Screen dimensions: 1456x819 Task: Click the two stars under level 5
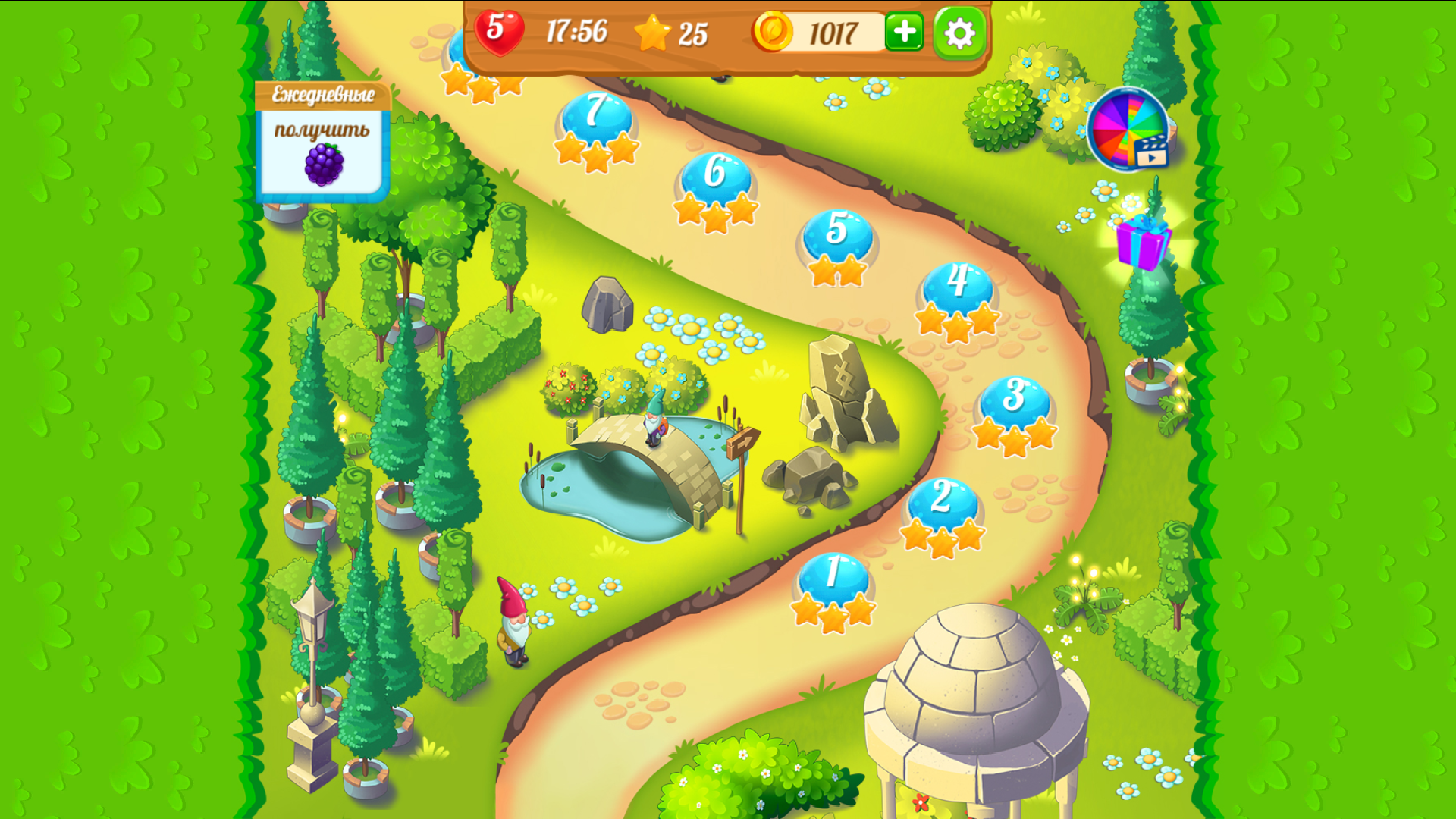click(x=838, y=271)
